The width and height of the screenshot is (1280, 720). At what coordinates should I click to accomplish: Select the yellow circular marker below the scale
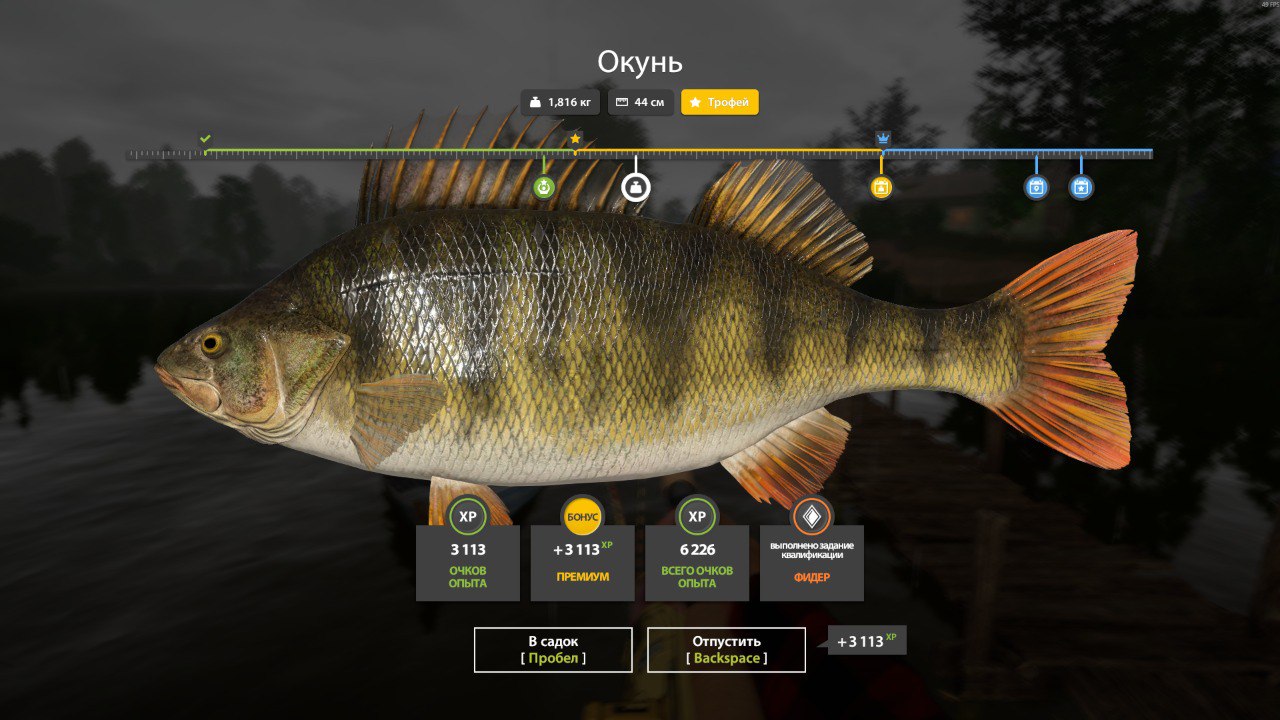click(x=881, y=187)
